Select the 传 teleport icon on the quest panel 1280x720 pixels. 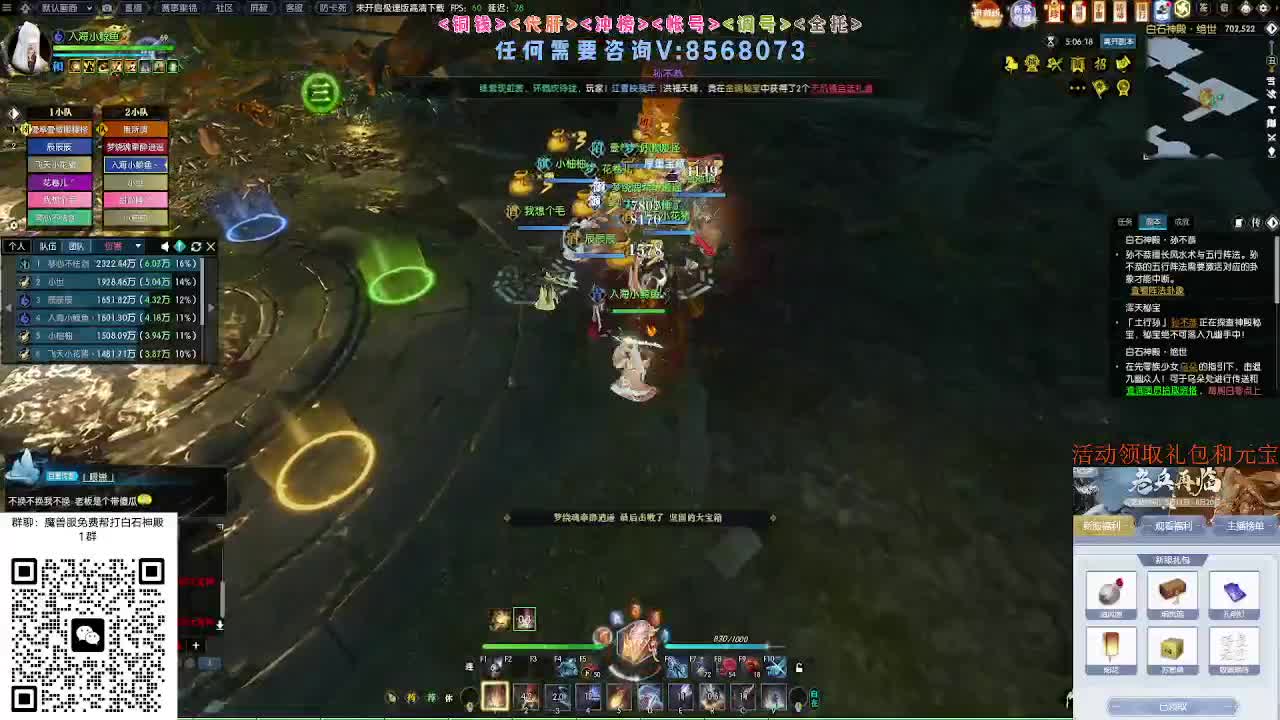coord(1256,222)
